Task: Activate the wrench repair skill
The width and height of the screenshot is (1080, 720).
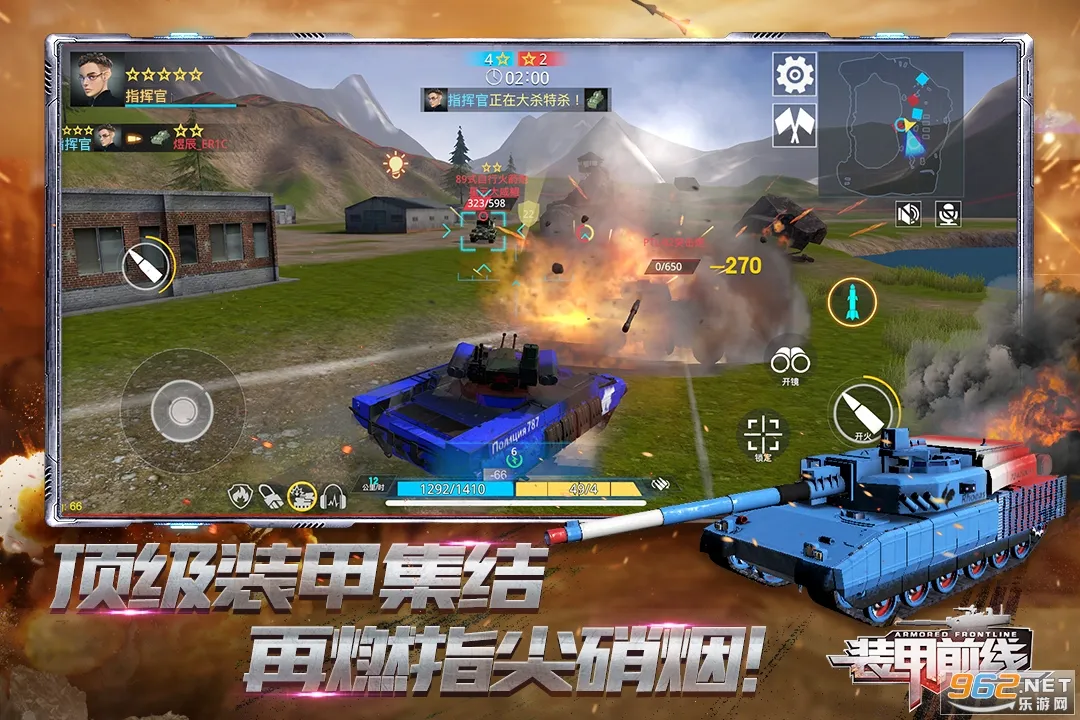Action: (270, 495)
